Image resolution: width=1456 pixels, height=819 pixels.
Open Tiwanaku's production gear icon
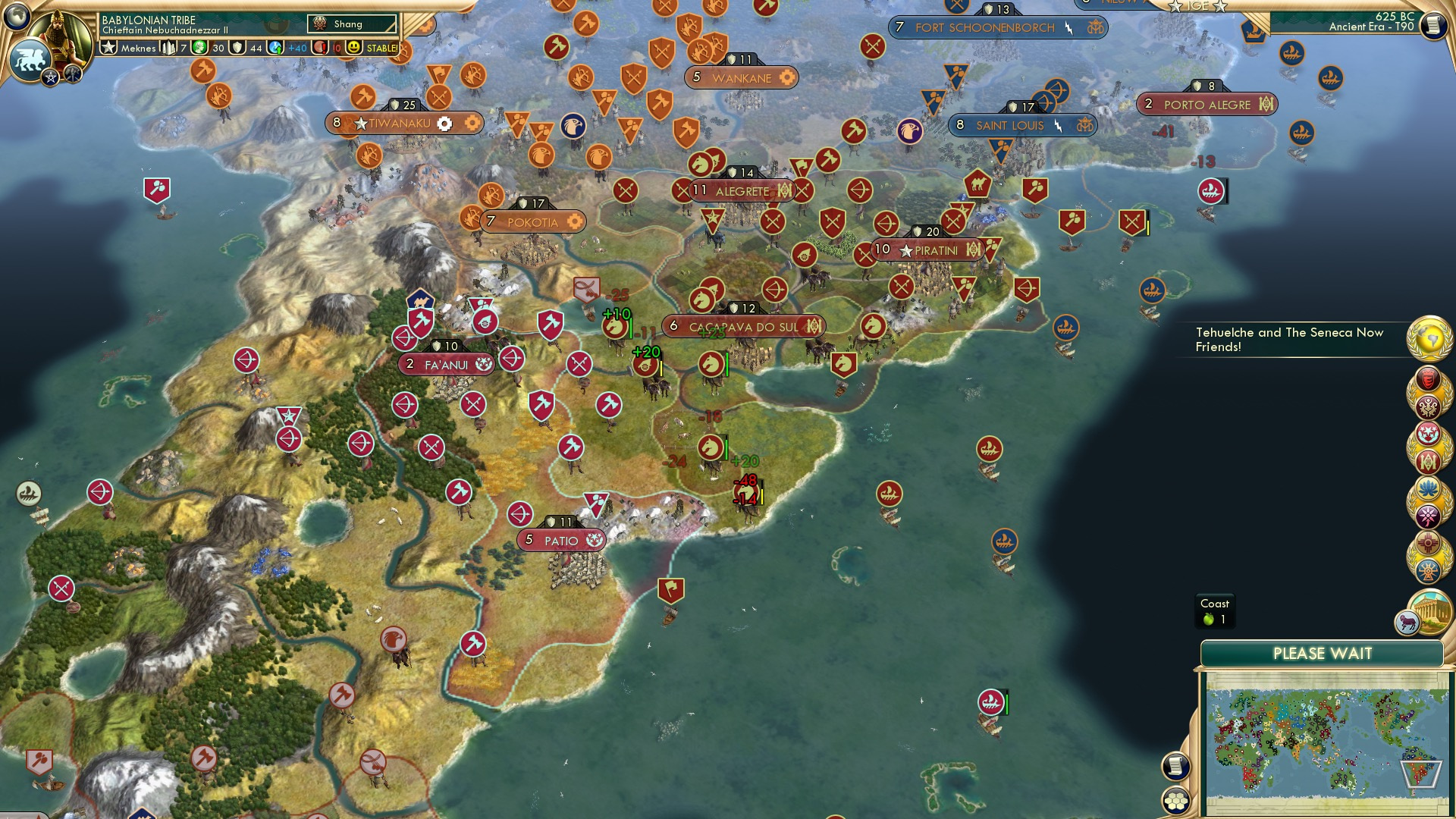[445, 122]
